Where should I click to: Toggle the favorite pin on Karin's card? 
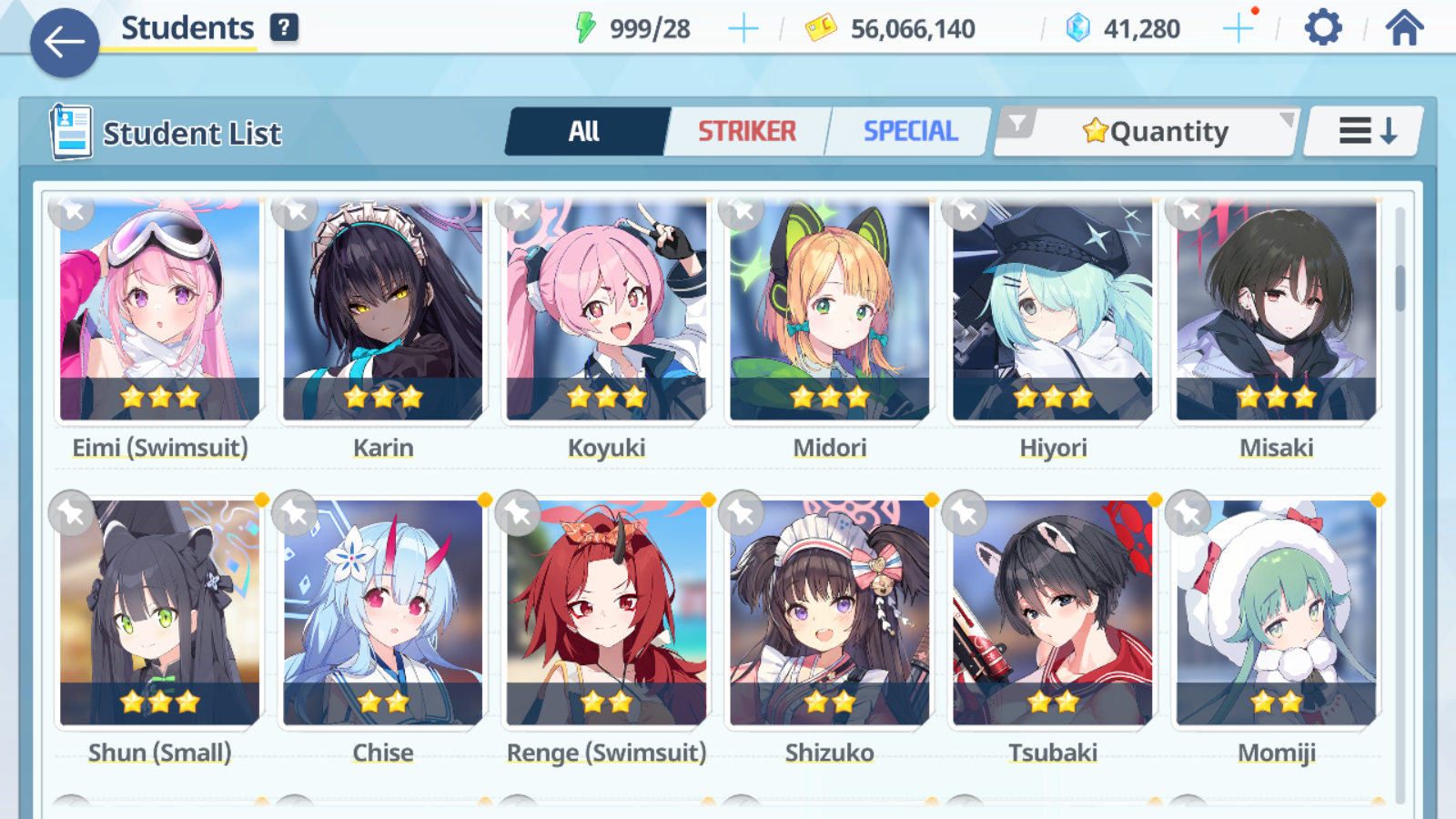[x=295, y=213]
